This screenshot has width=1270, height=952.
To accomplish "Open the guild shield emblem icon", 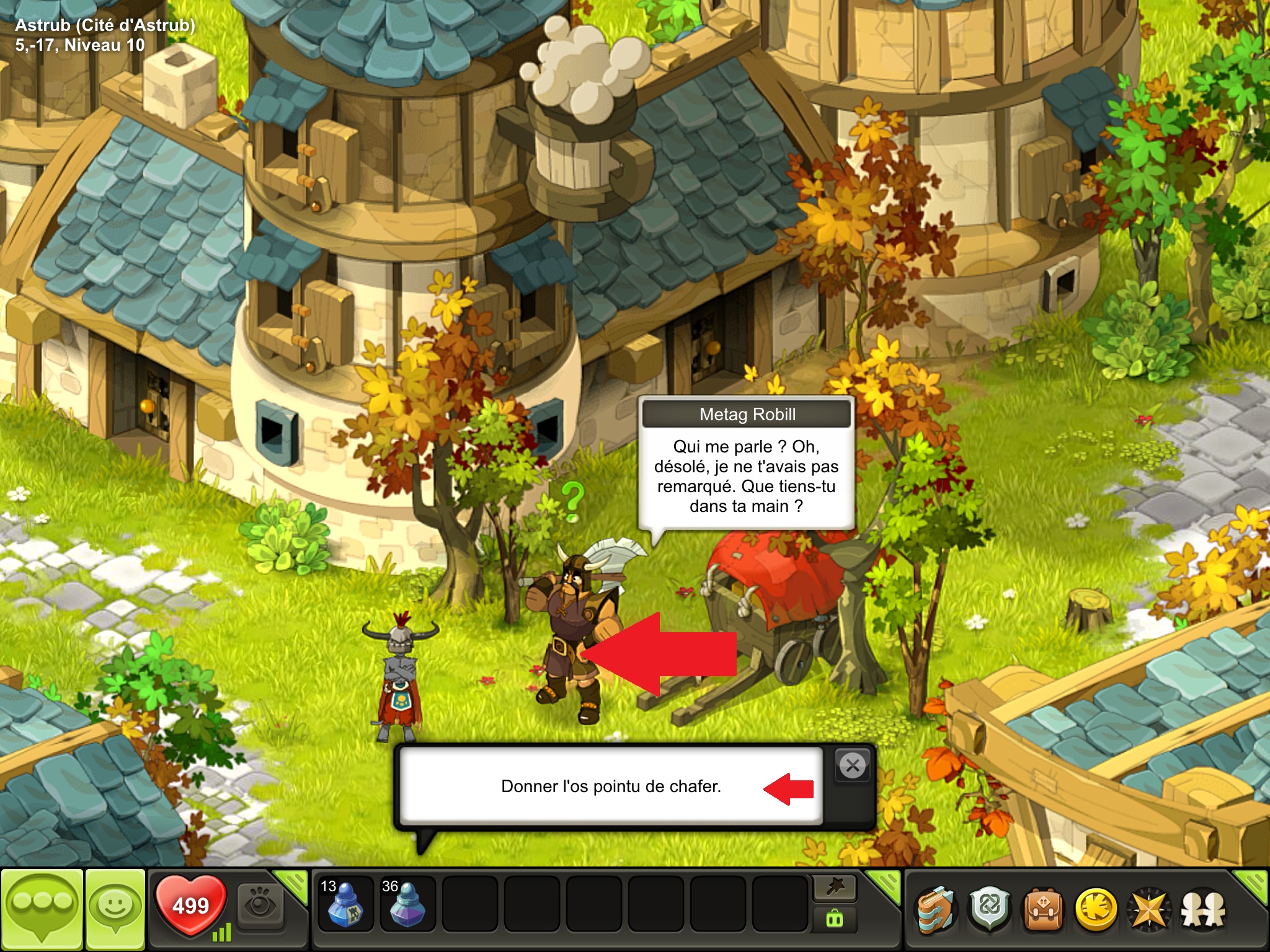I will (x=990, y=909).
